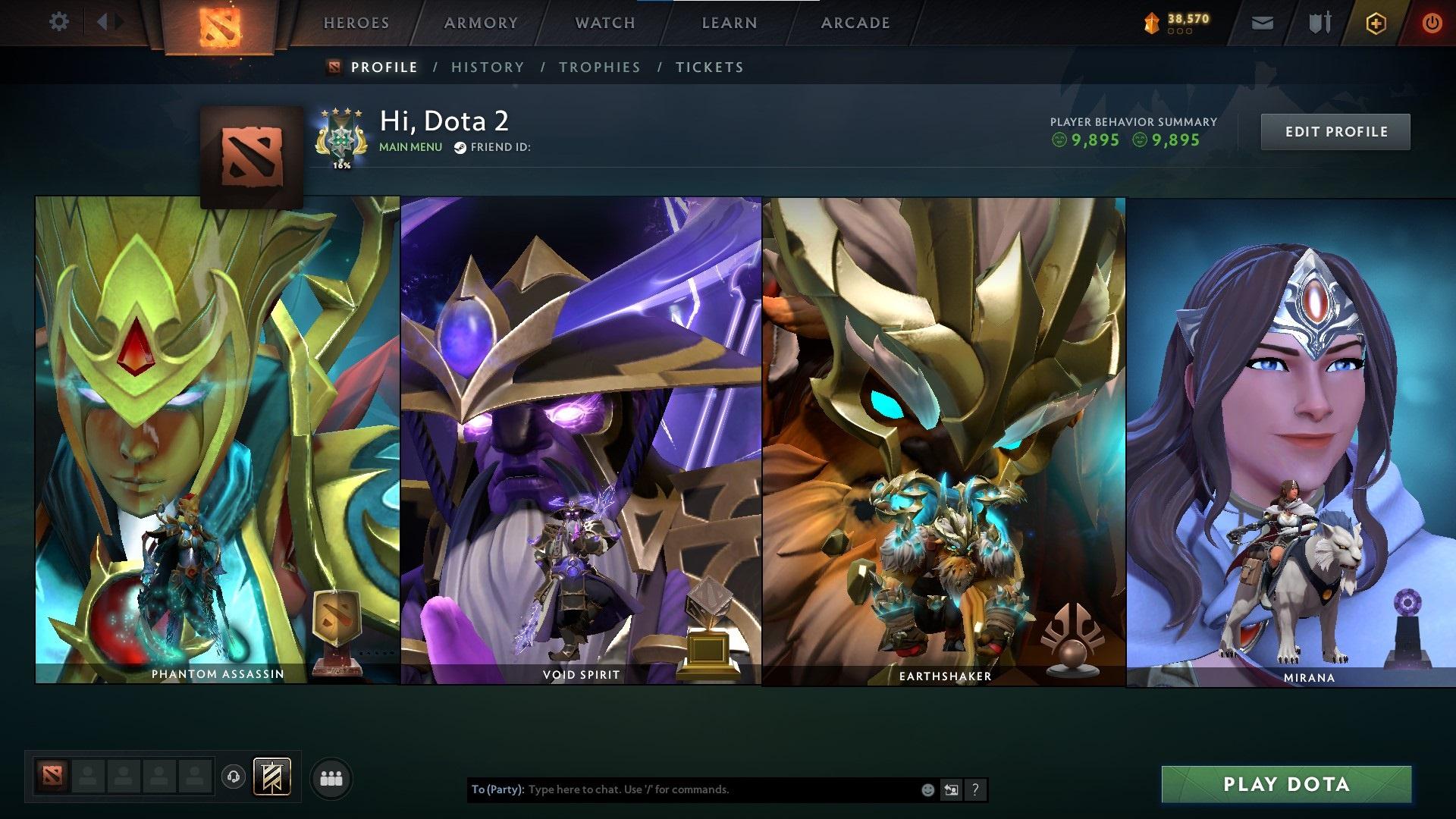Open the settings gear icon

point(58,21)
